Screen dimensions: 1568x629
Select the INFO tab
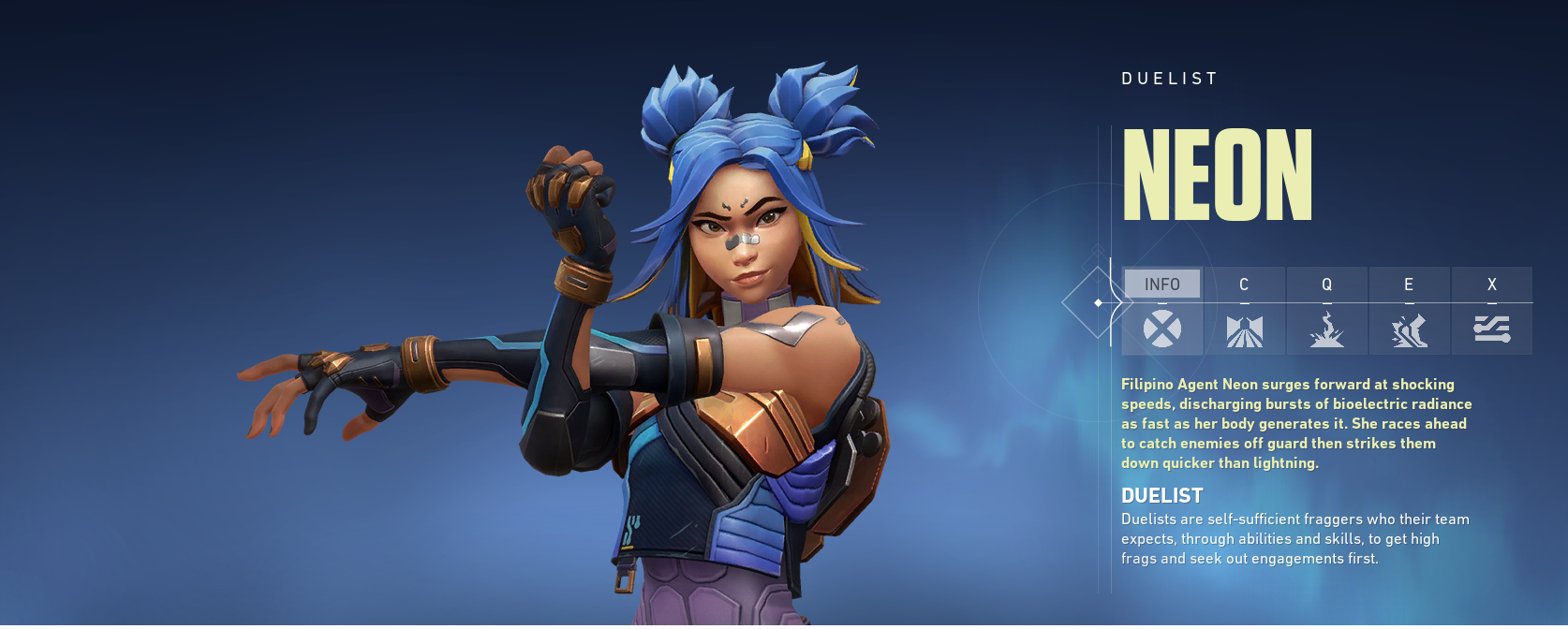[x=1161, y=310]
